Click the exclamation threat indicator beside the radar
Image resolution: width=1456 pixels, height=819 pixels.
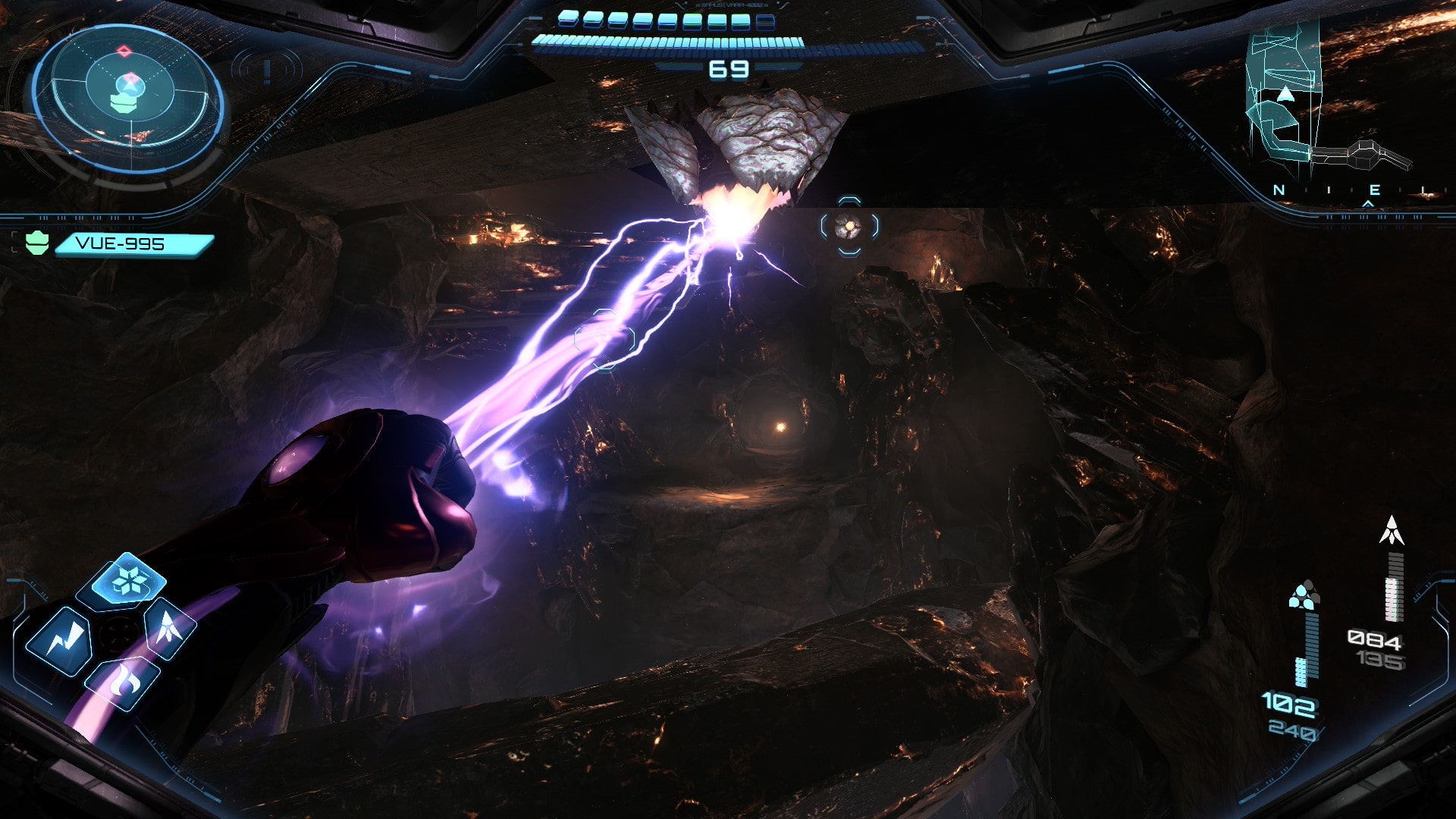tap(267, 71)
